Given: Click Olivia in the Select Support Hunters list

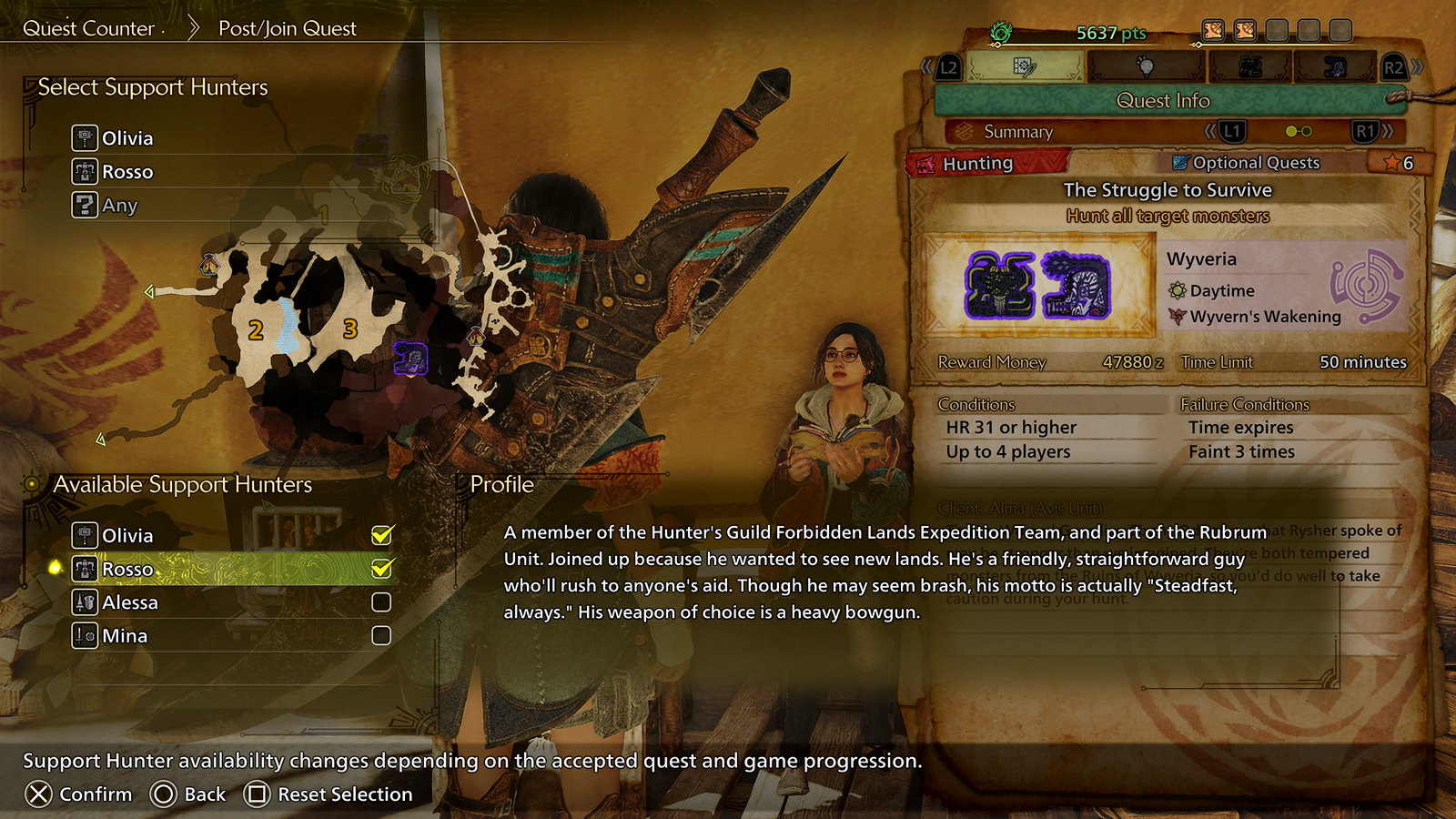Looking at the screenshot, I should [126, 138].
